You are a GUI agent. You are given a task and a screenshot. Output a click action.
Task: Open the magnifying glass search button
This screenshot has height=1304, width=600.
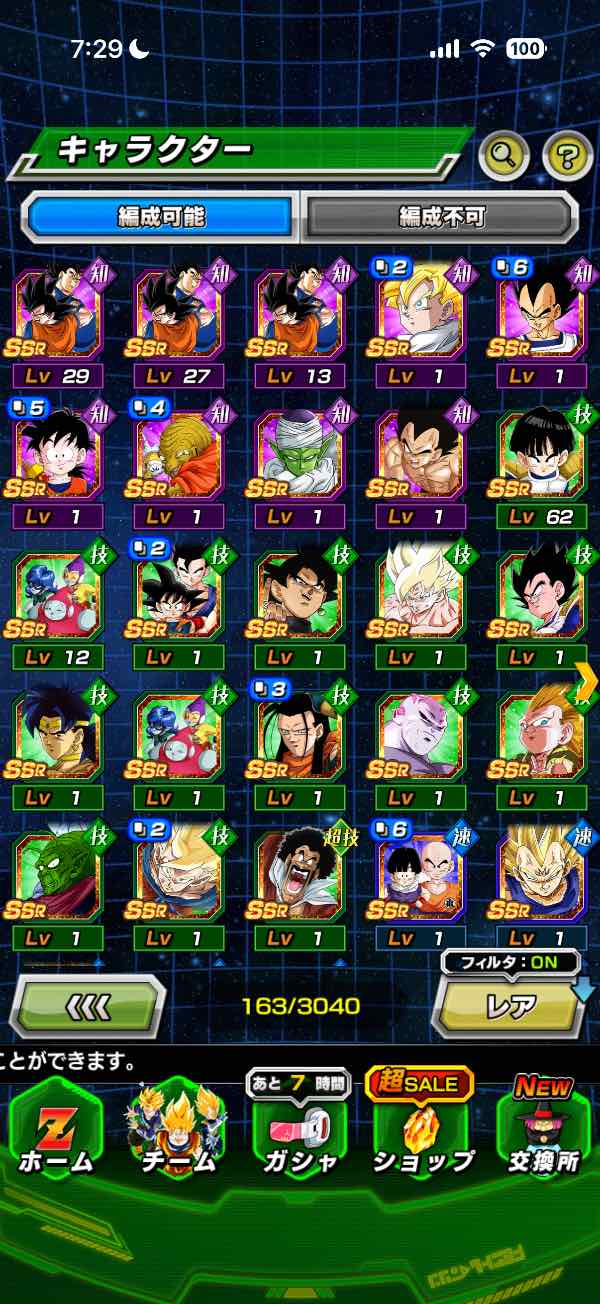(x=503, y=154)
